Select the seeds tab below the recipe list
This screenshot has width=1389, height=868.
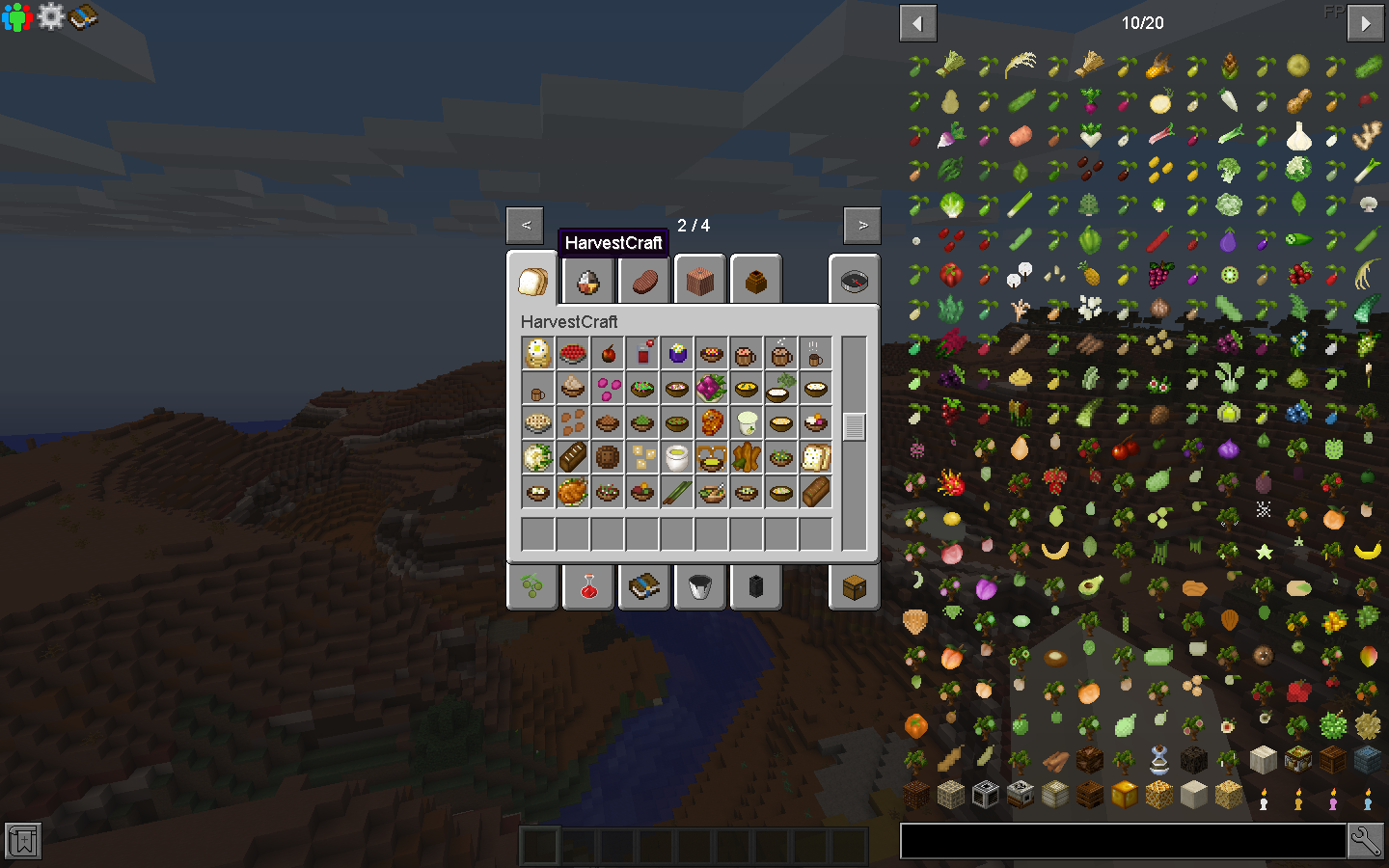pyautogui.click(x=531, y=587)
